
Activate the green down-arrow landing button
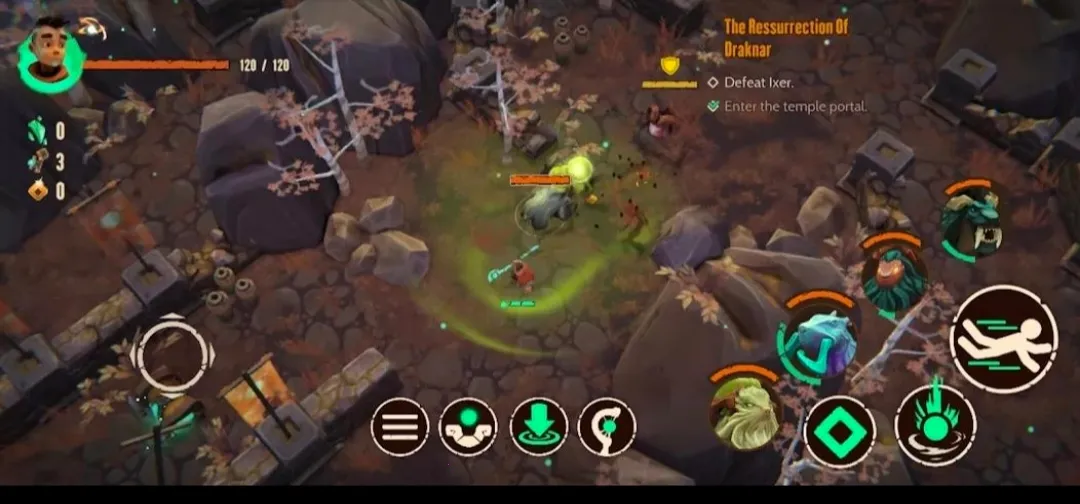538,427
